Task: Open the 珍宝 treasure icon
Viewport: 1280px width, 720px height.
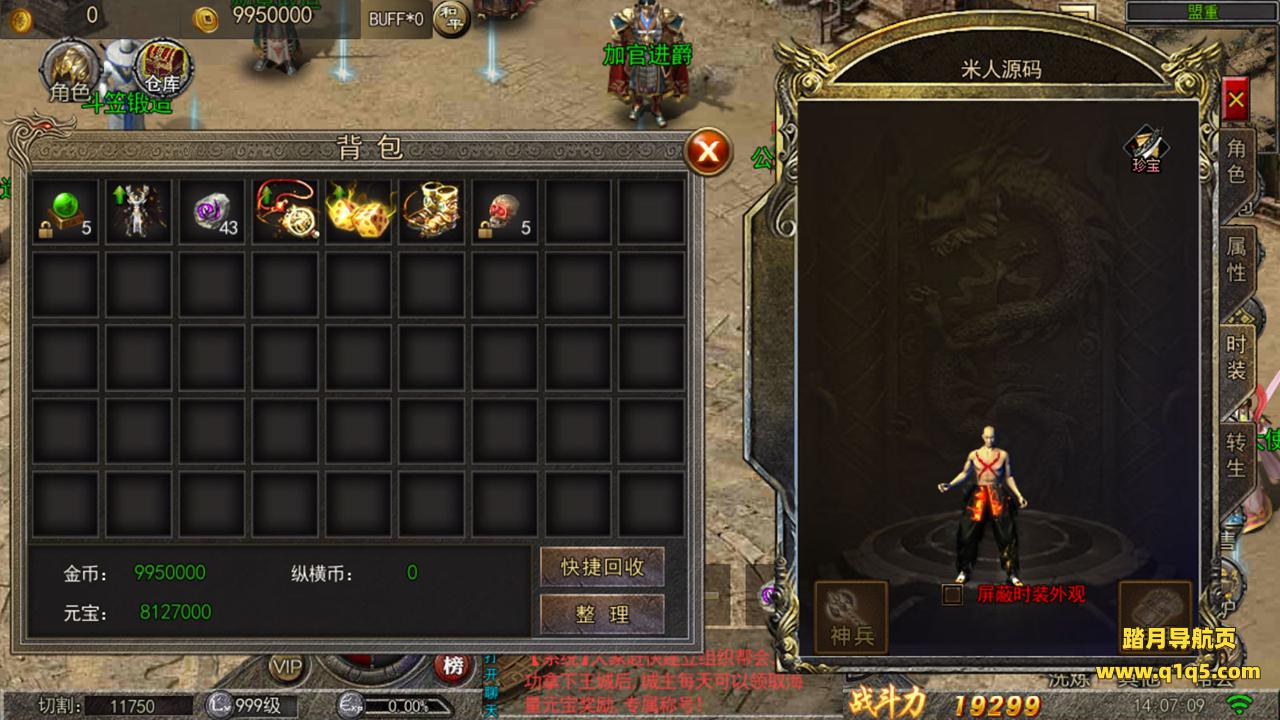Action: (x=1146, y=150)
